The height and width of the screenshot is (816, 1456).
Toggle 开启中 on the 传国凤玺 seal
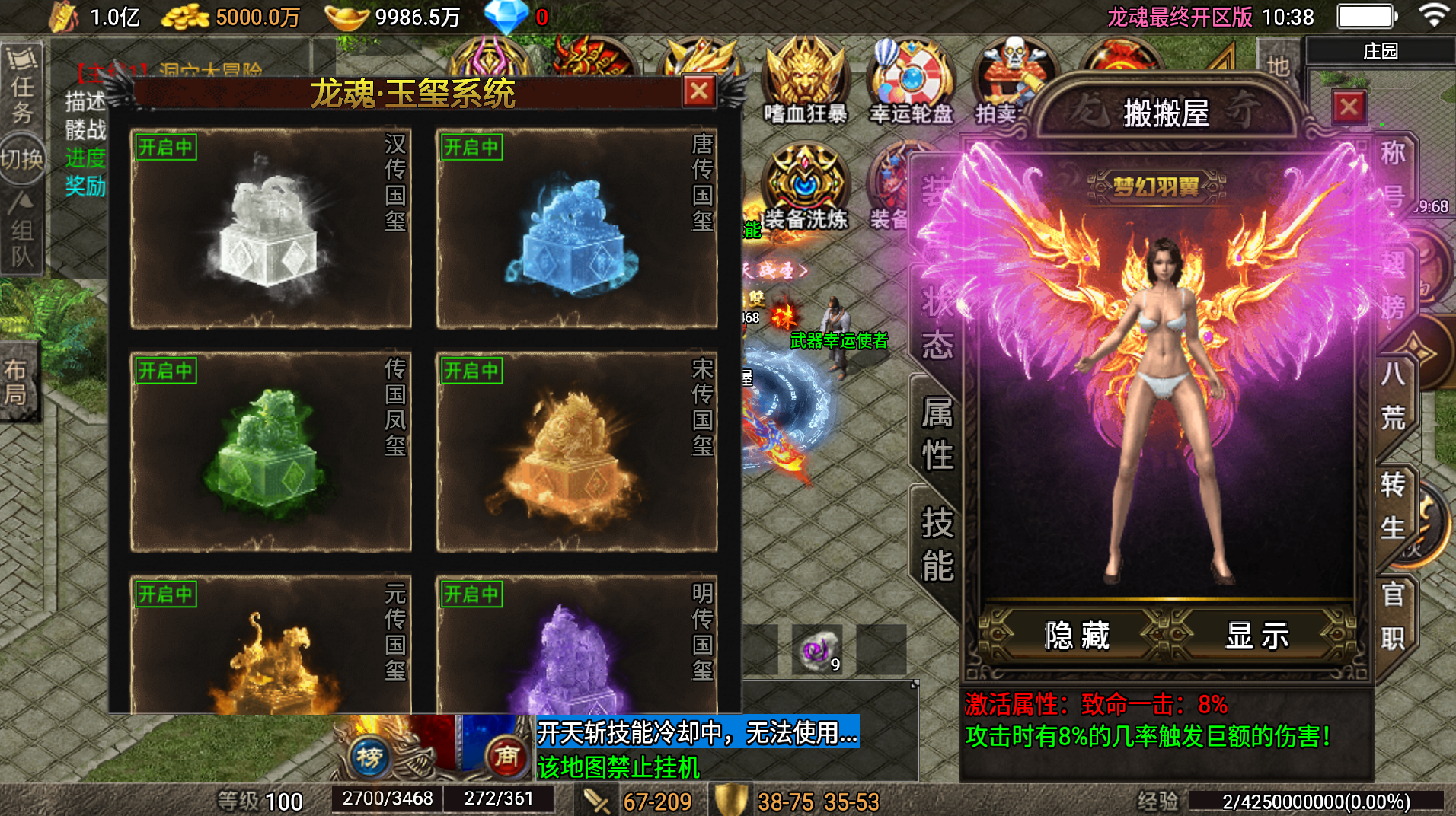165,371
